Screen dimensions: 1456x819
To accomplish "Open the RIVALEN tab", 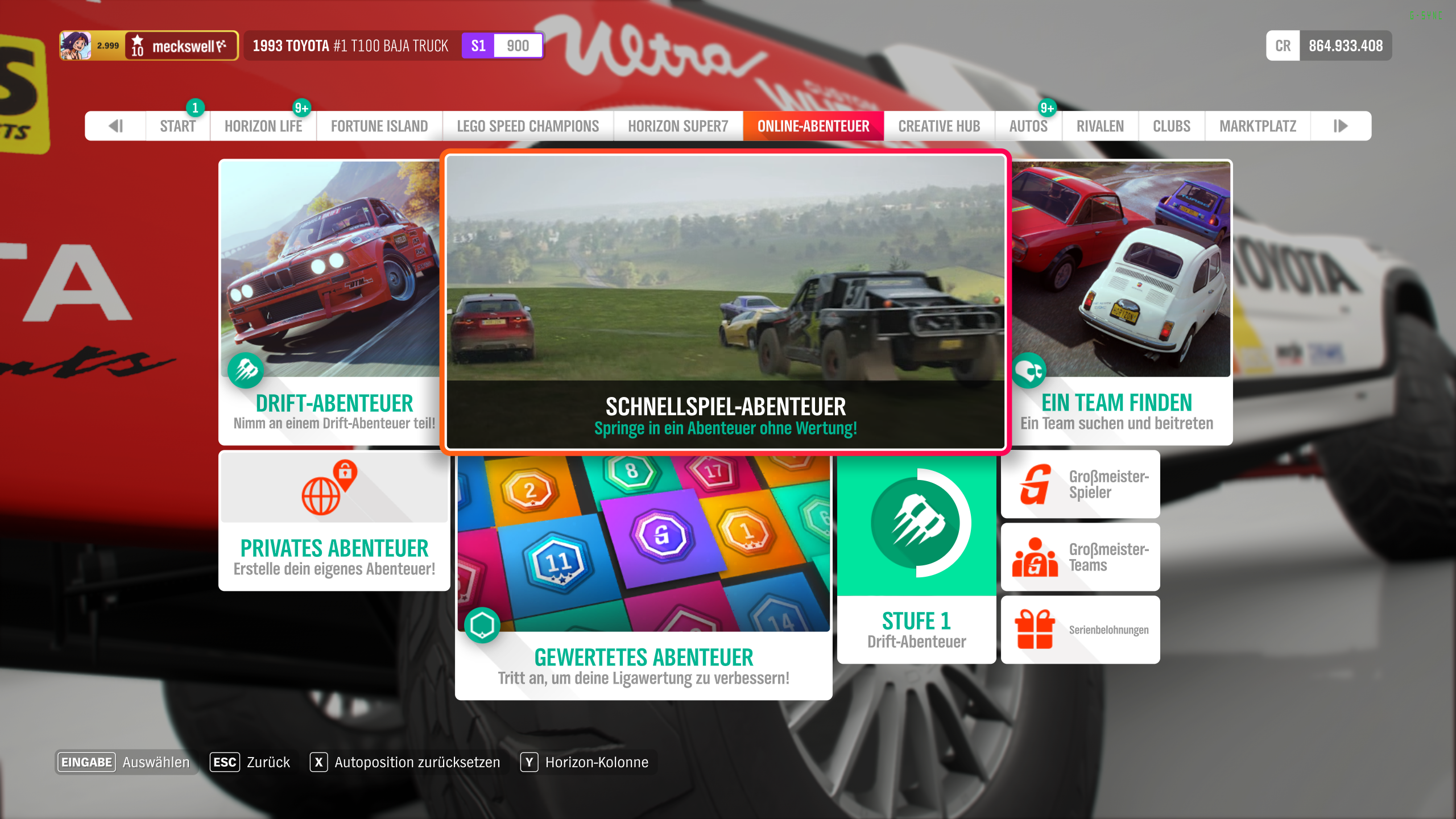I will pos(1099,126).
